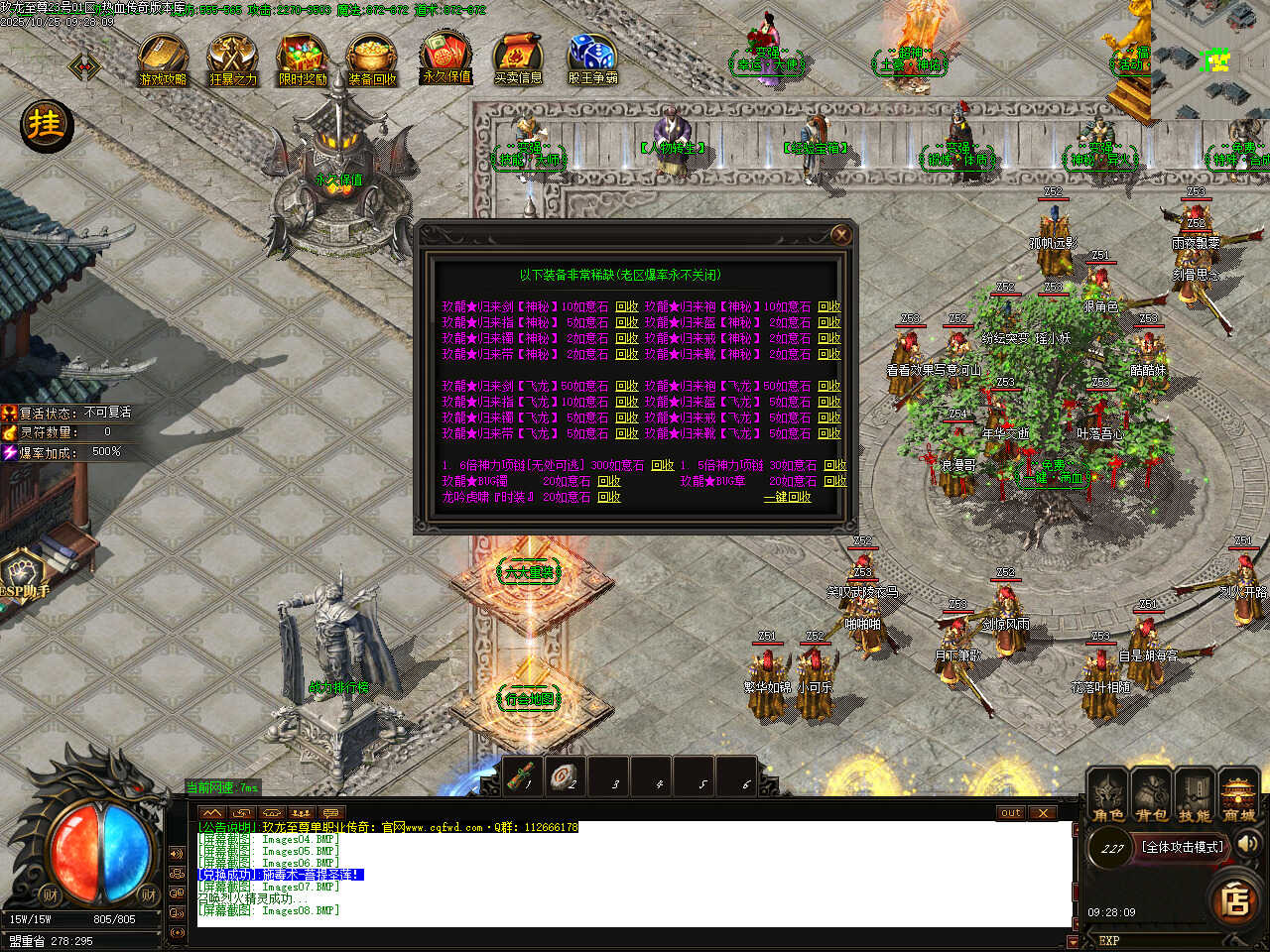The height and width of the screenshot is (952, 1270).
Task: Open the 商城 shop
Action: pos(1238,798)
